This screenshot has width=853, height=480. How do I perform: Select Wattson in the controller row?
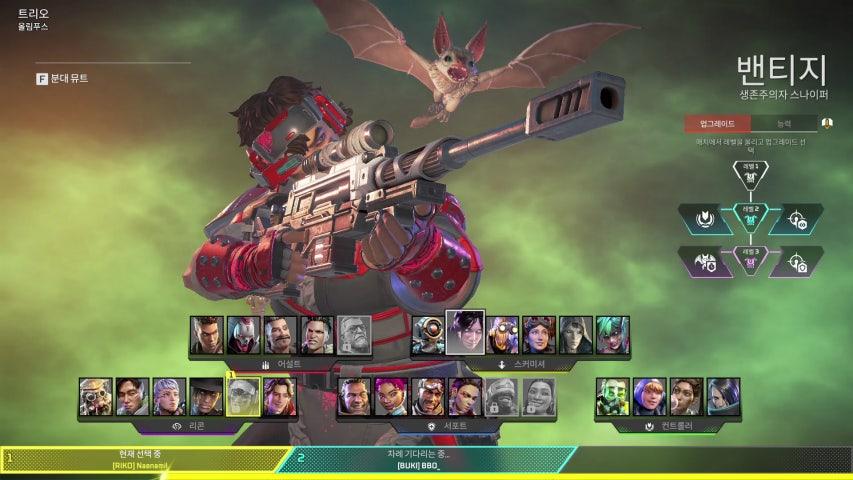(649, 396)
